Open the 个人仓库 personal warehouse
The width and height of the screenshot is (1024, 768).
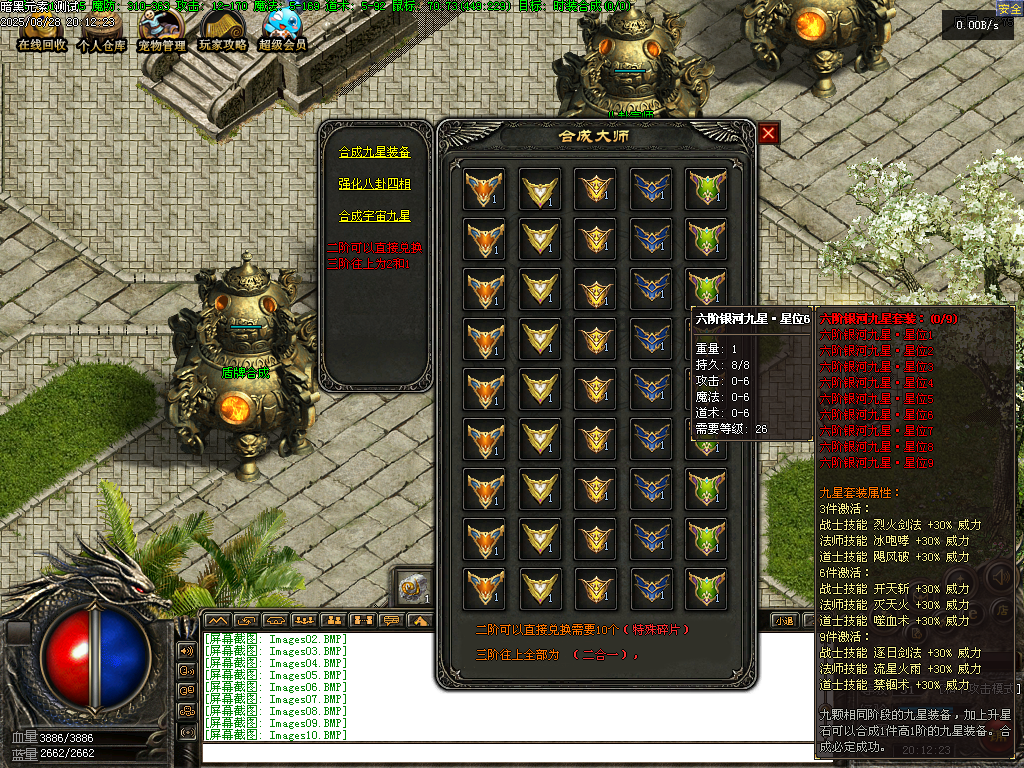[100, 31]
